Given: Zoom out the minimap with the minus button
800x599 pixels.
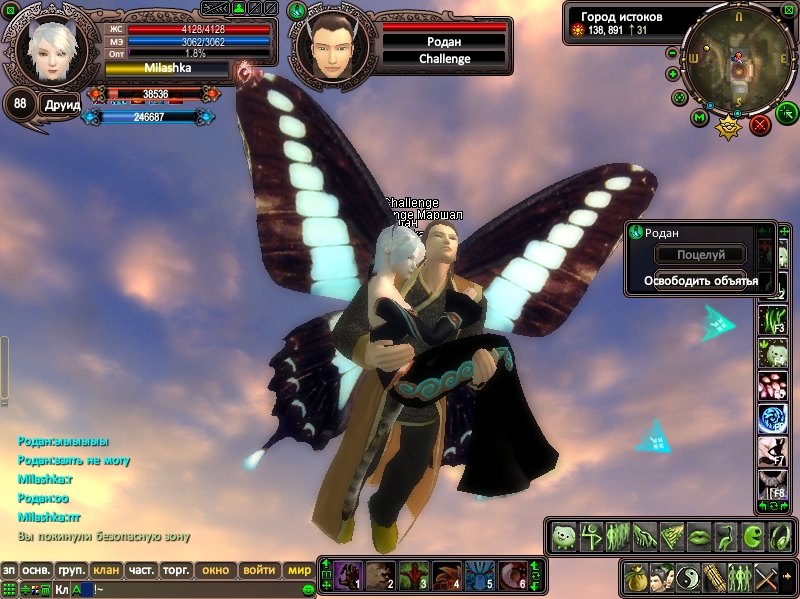Looking at the screenshot, I should click(x=672, y=54).
